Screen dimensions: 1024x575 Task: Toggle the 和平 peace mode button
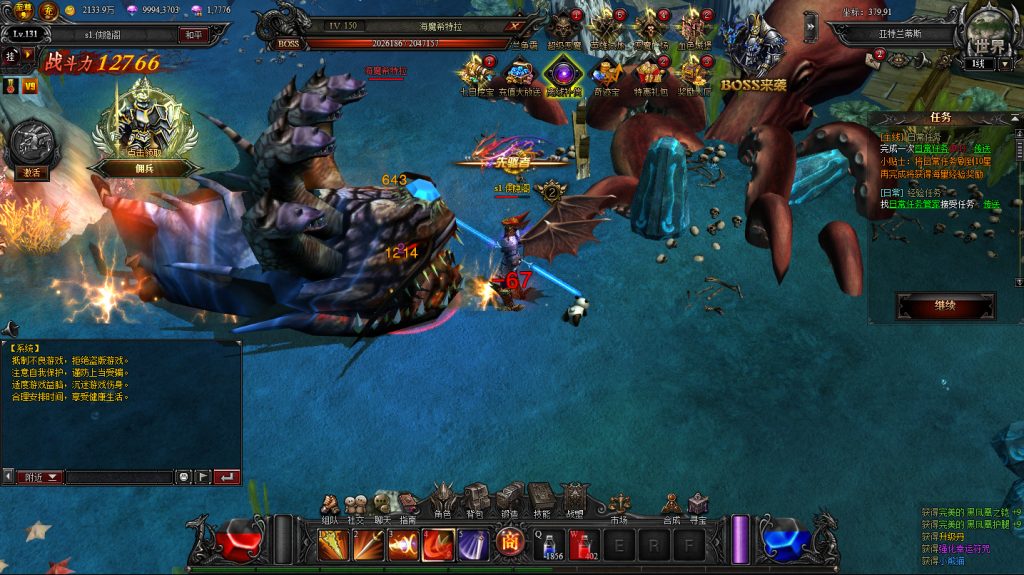[192, 33]
